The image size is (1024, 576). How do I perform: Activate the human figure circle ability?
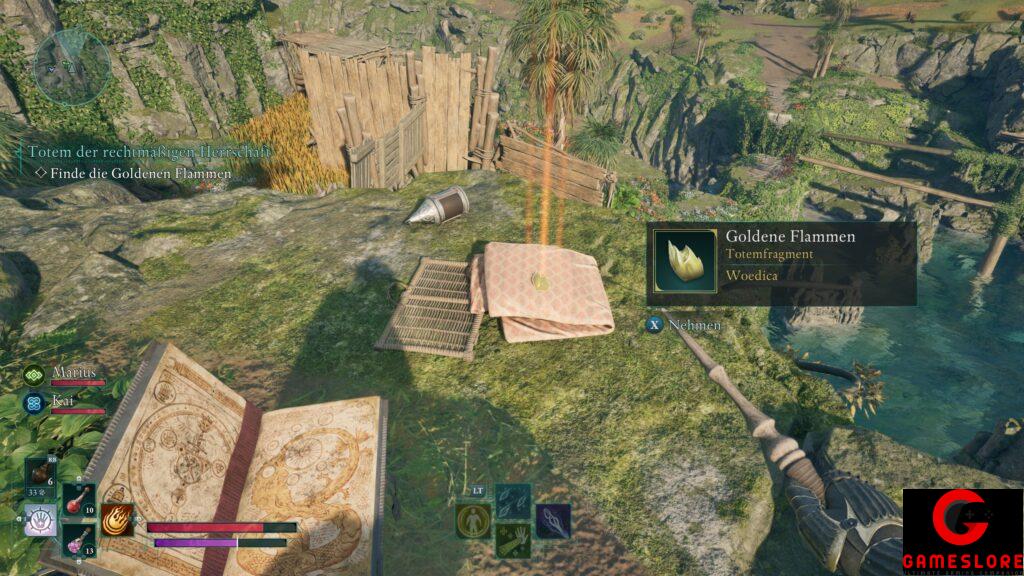tap(473, 520)
